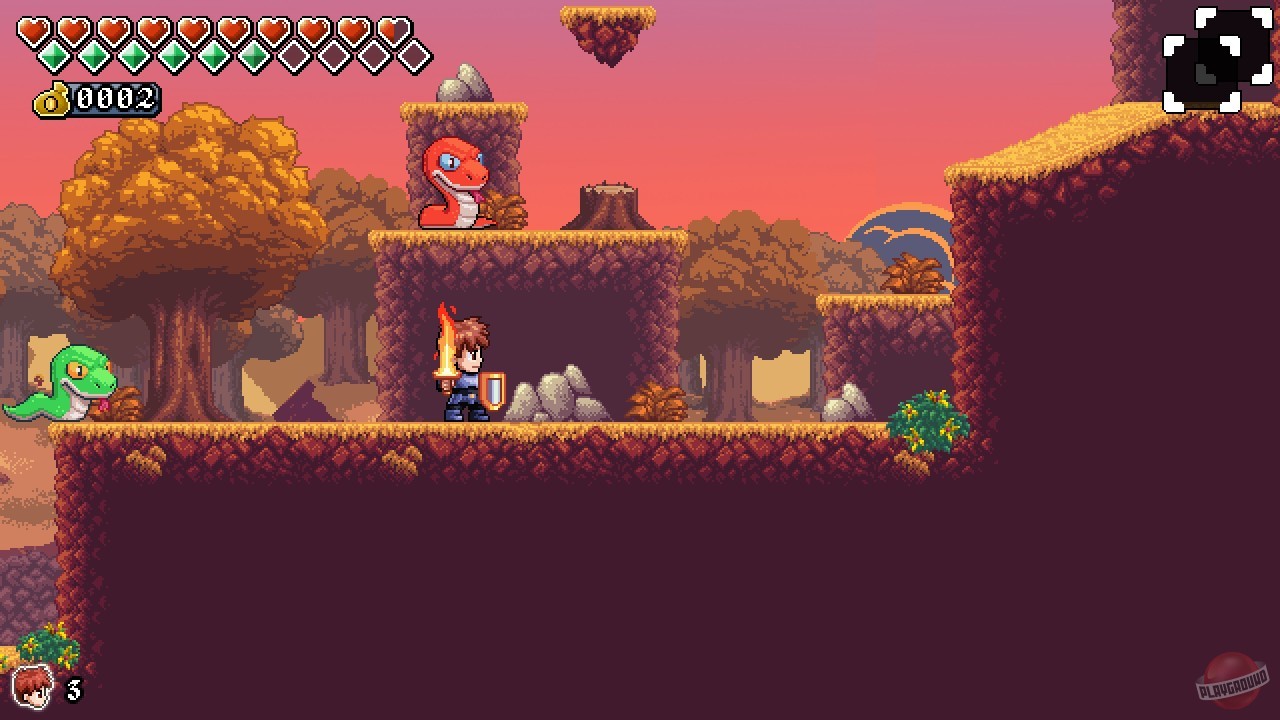Click the money bag currency icon
The height and width of the screenshot is (720, 1280).
point(52,99)
